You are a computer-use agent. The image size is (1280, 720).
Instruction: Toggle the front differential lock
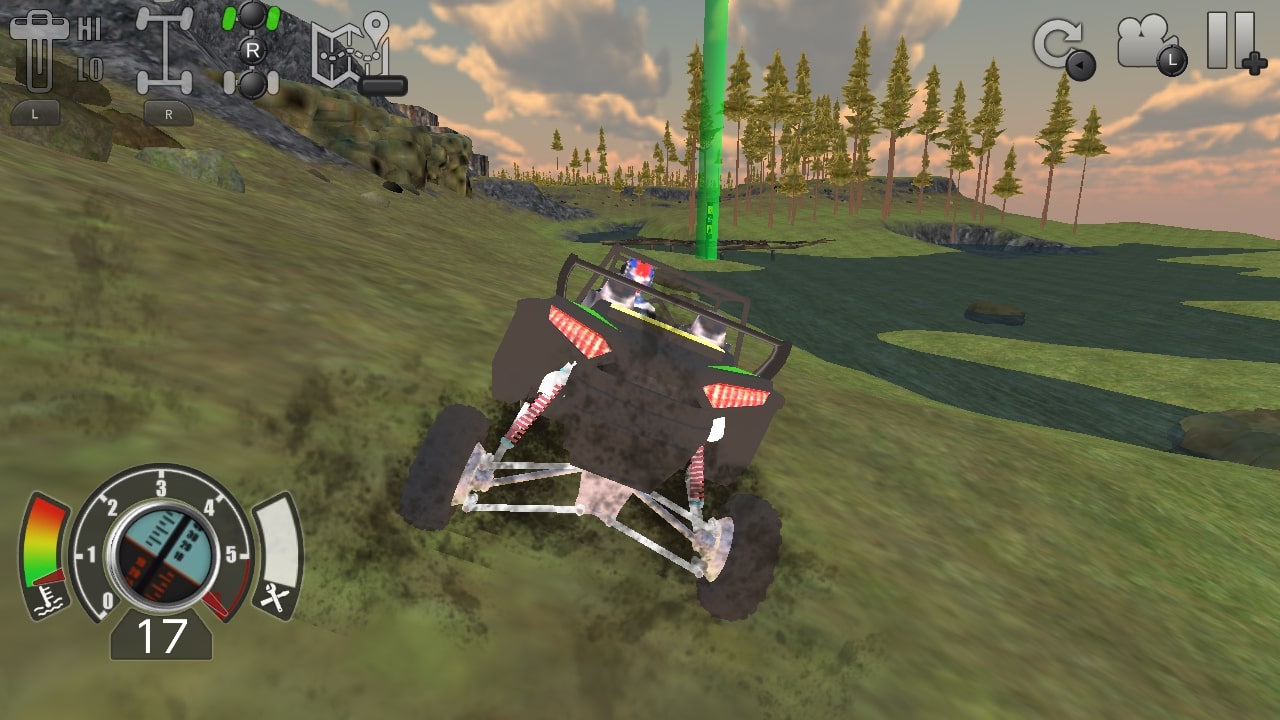[253, 17]
